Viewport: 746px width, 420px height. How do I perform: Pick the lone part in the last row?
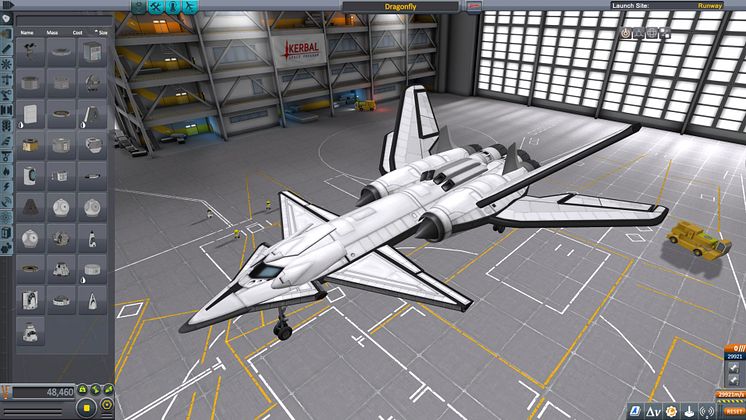[31, 329]
